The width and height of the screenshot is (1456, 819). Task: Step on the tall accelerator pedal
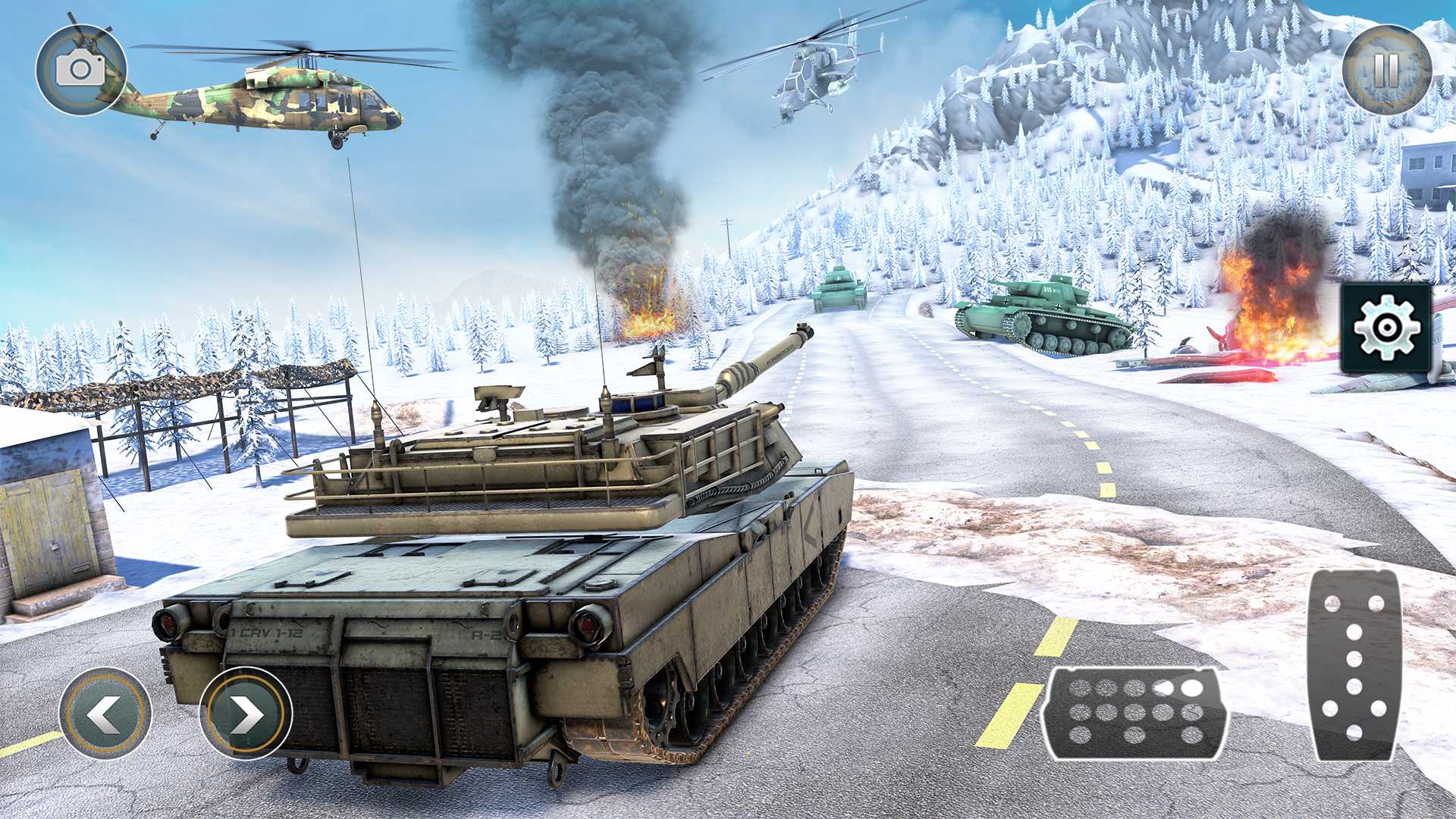[x=1354, y=665]
